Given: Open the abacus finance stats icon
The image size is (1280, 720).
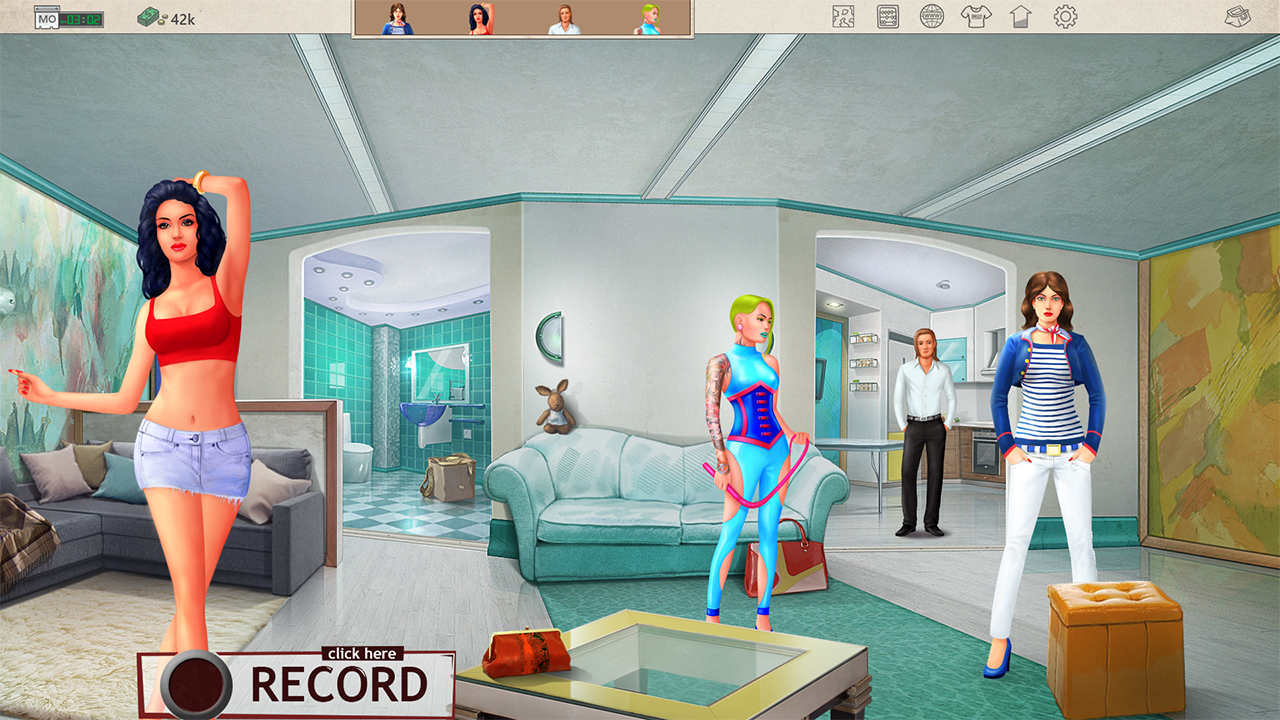Looking at the screenshot, I should (x=886, y=16).
